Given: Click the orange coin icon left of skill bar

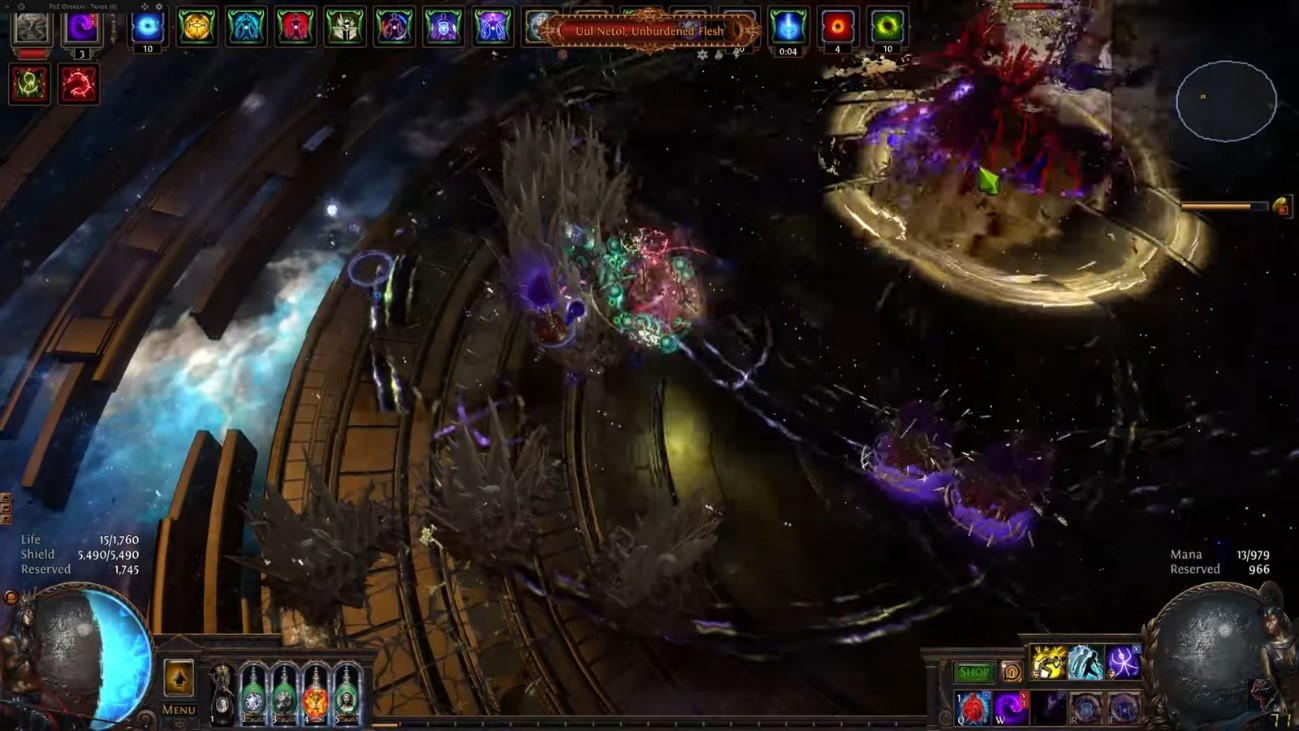Looking at the screenshot, I should 1013,672.
